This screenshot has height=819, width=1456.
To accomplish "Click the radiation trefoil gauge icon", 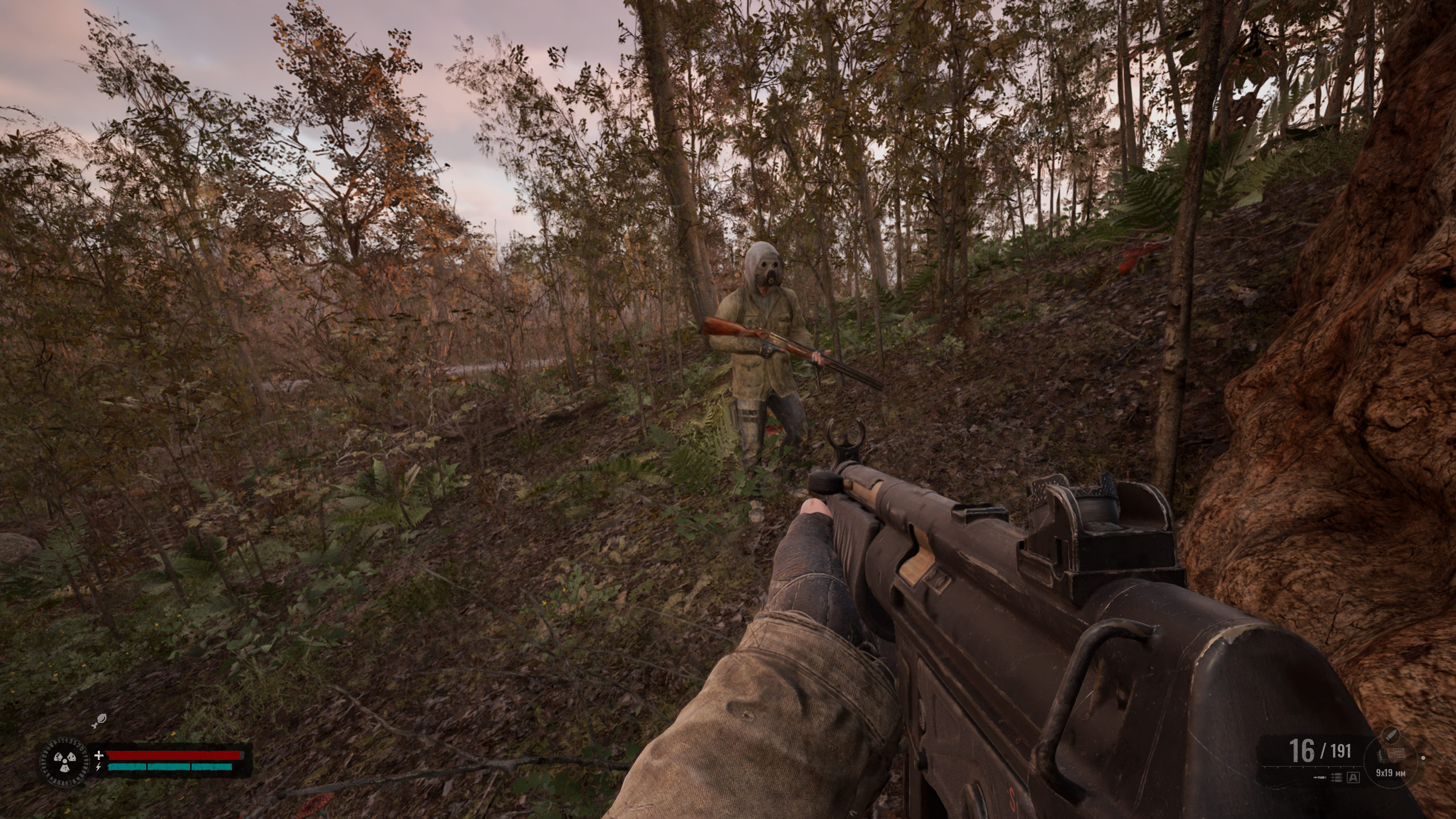I will point(64,760).
